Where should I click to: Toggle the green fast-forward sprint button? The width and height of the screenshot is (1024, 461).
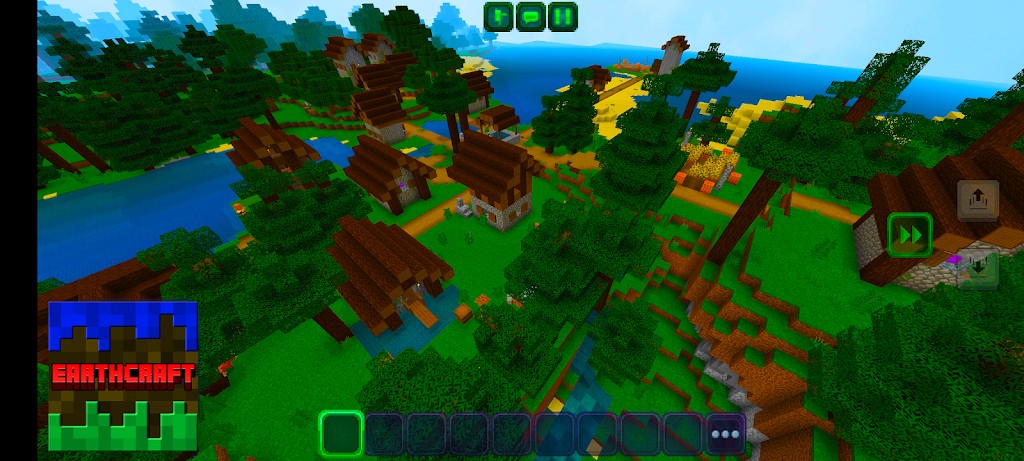[909, 235]
